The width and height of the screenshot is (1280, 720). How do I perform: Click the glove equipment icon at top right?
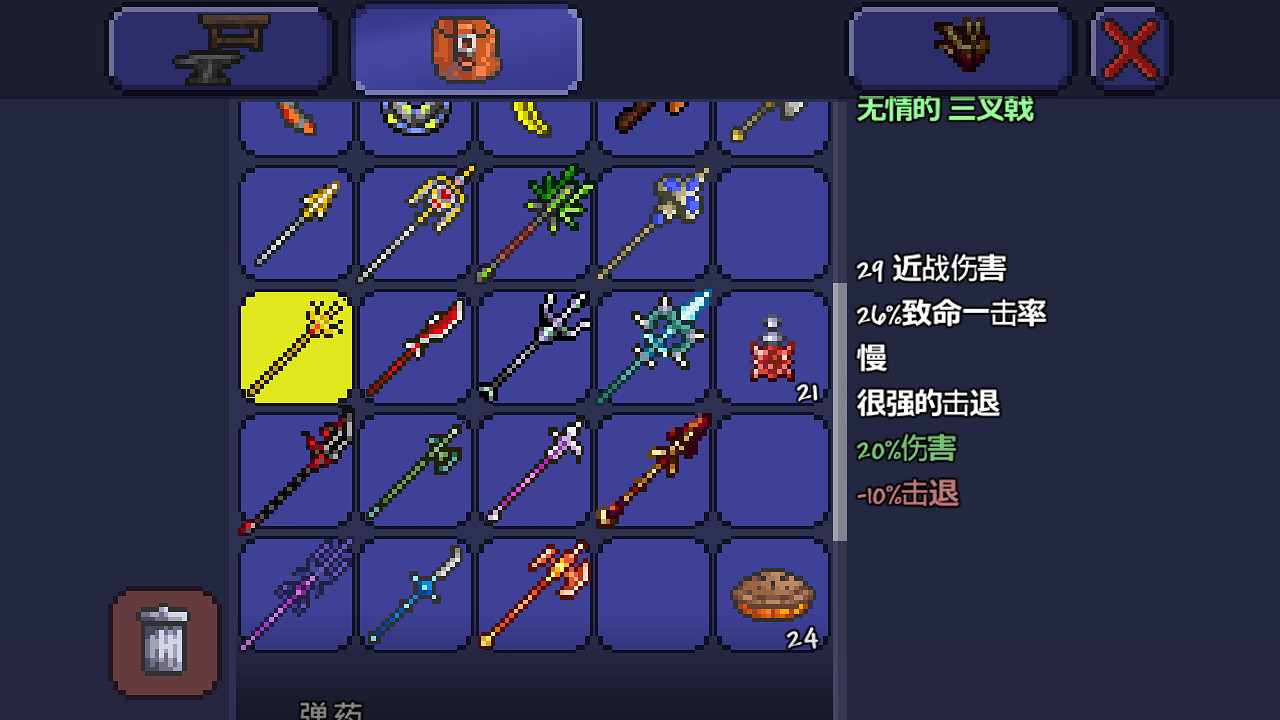click(960, 46)
